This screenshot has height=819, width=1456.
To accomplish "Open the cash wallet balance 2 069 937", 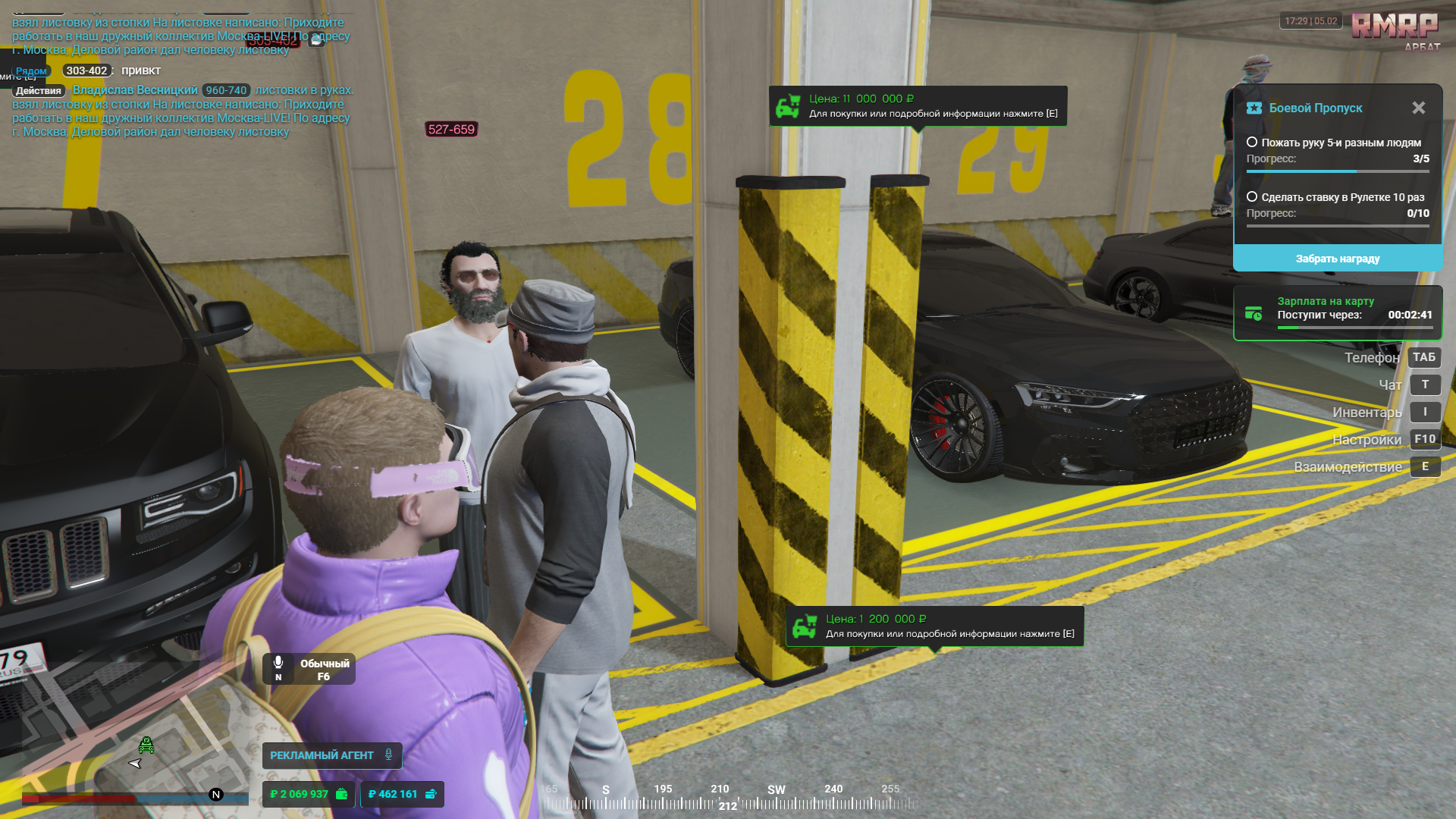I will point(309,794).
